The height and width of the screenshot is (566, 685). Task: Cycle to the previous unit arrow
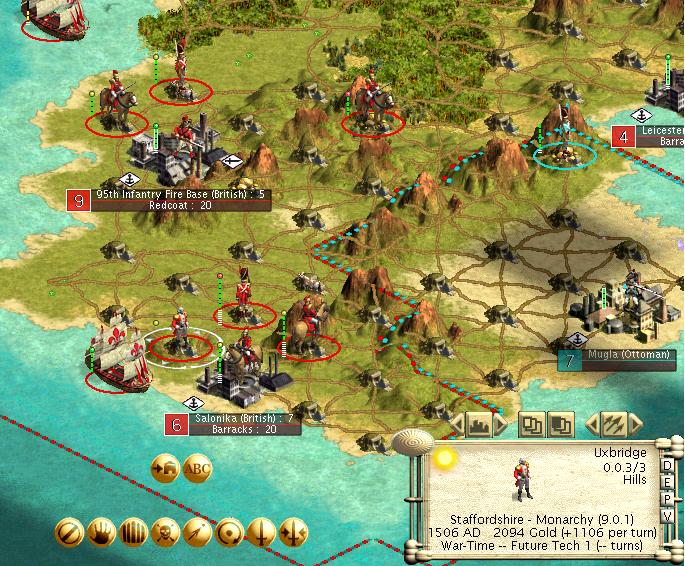tap(592, 424)
